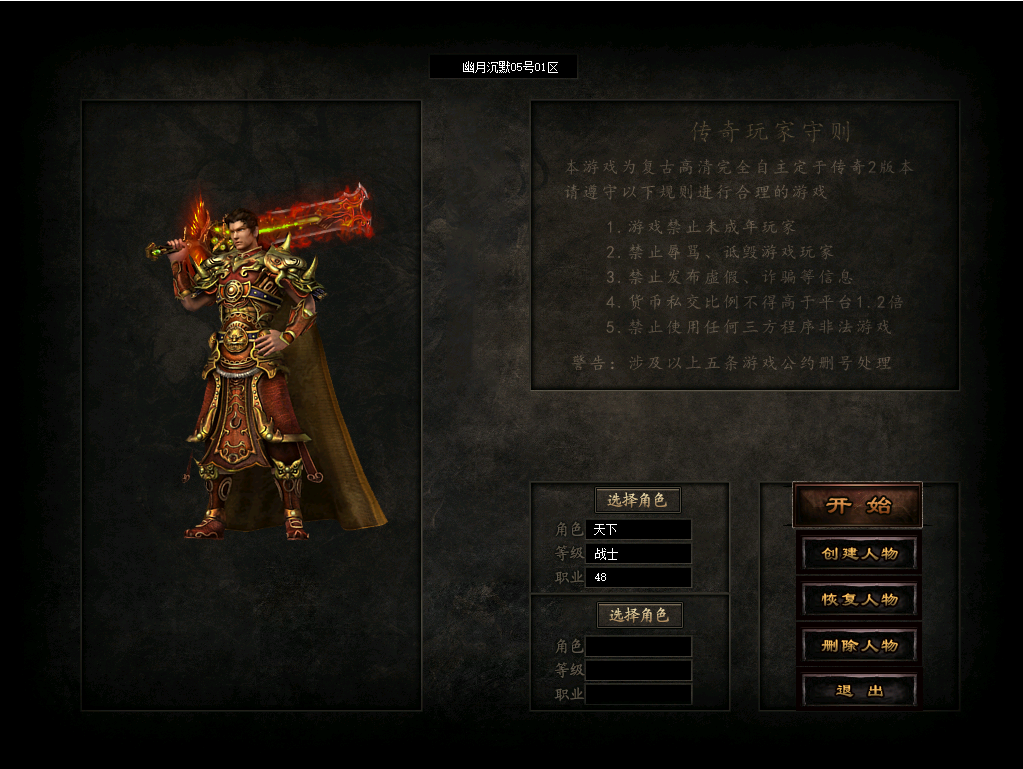The image size is (1023, 769).
Task: Choose 恢复人物 to restore a character
Action: (x=859, y=599)
